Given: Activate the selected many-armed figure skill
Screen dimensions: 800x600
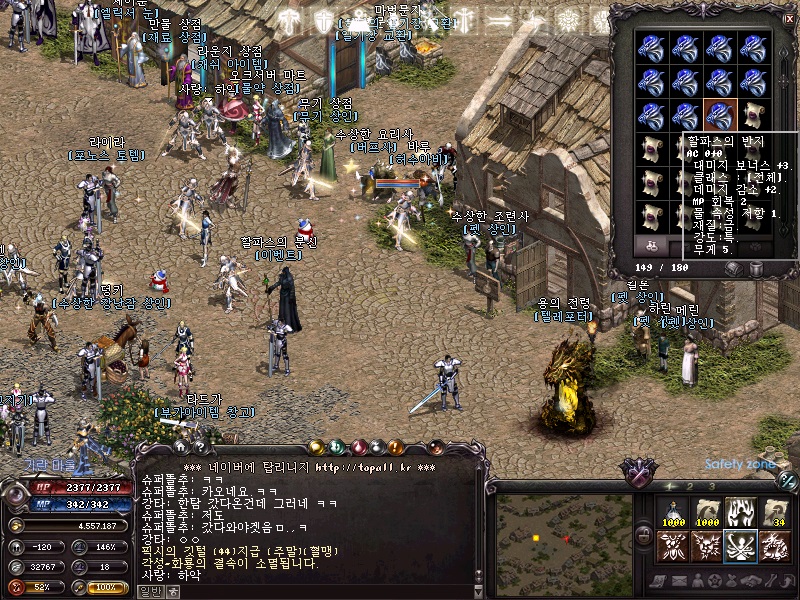Looking at the screenshot, I should [741, 546].
